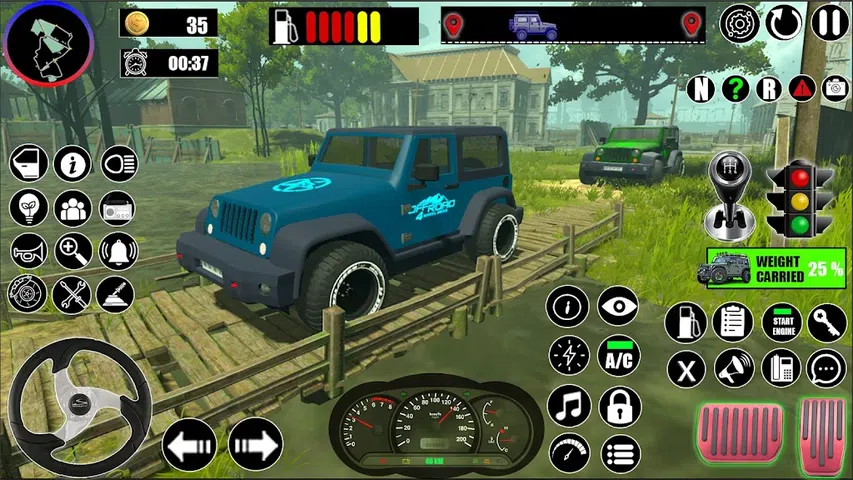
Task: Pause the game
Action: pyautogui.click(x=830, y=22)
